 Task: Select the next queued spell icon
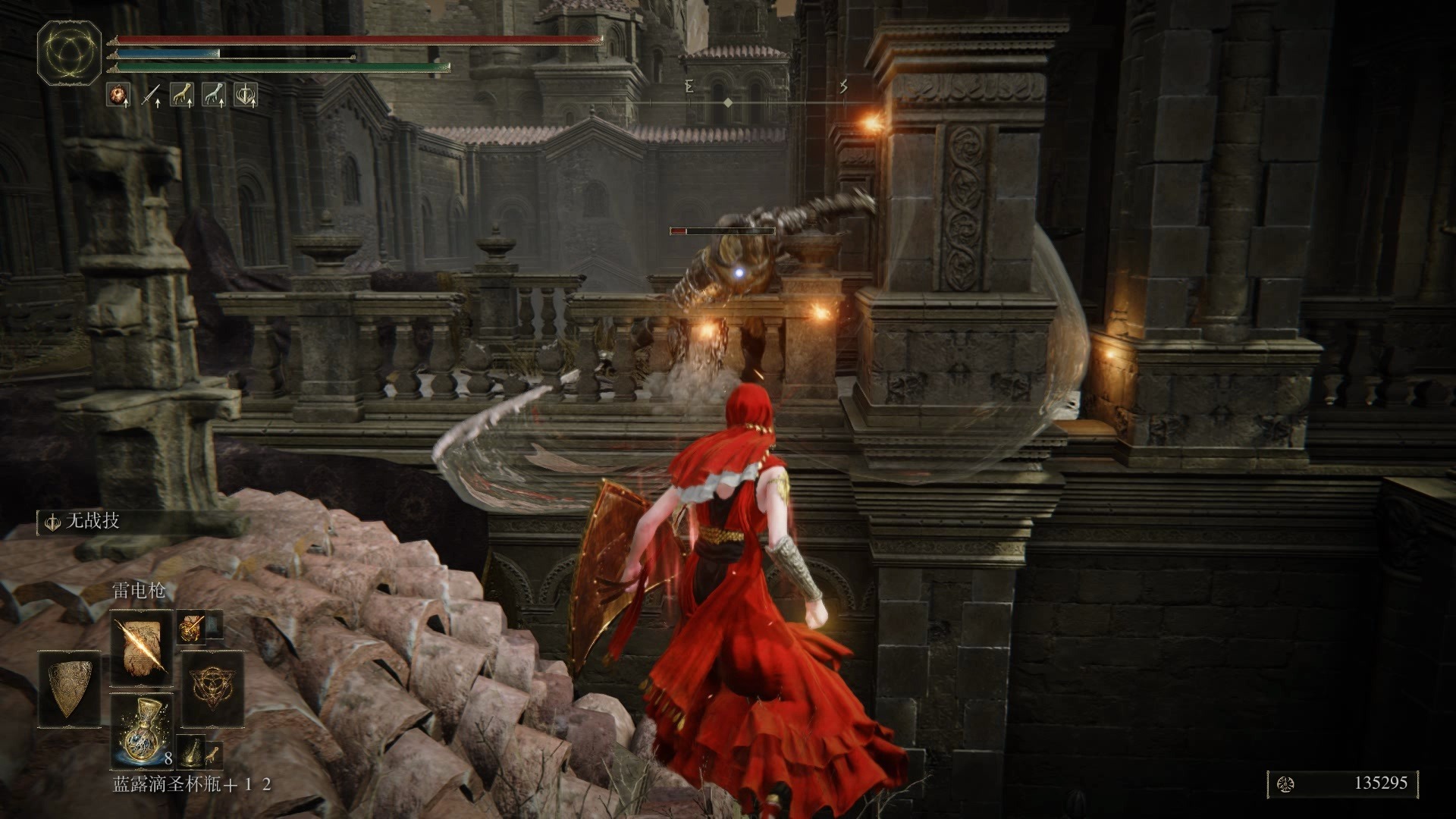190,626
